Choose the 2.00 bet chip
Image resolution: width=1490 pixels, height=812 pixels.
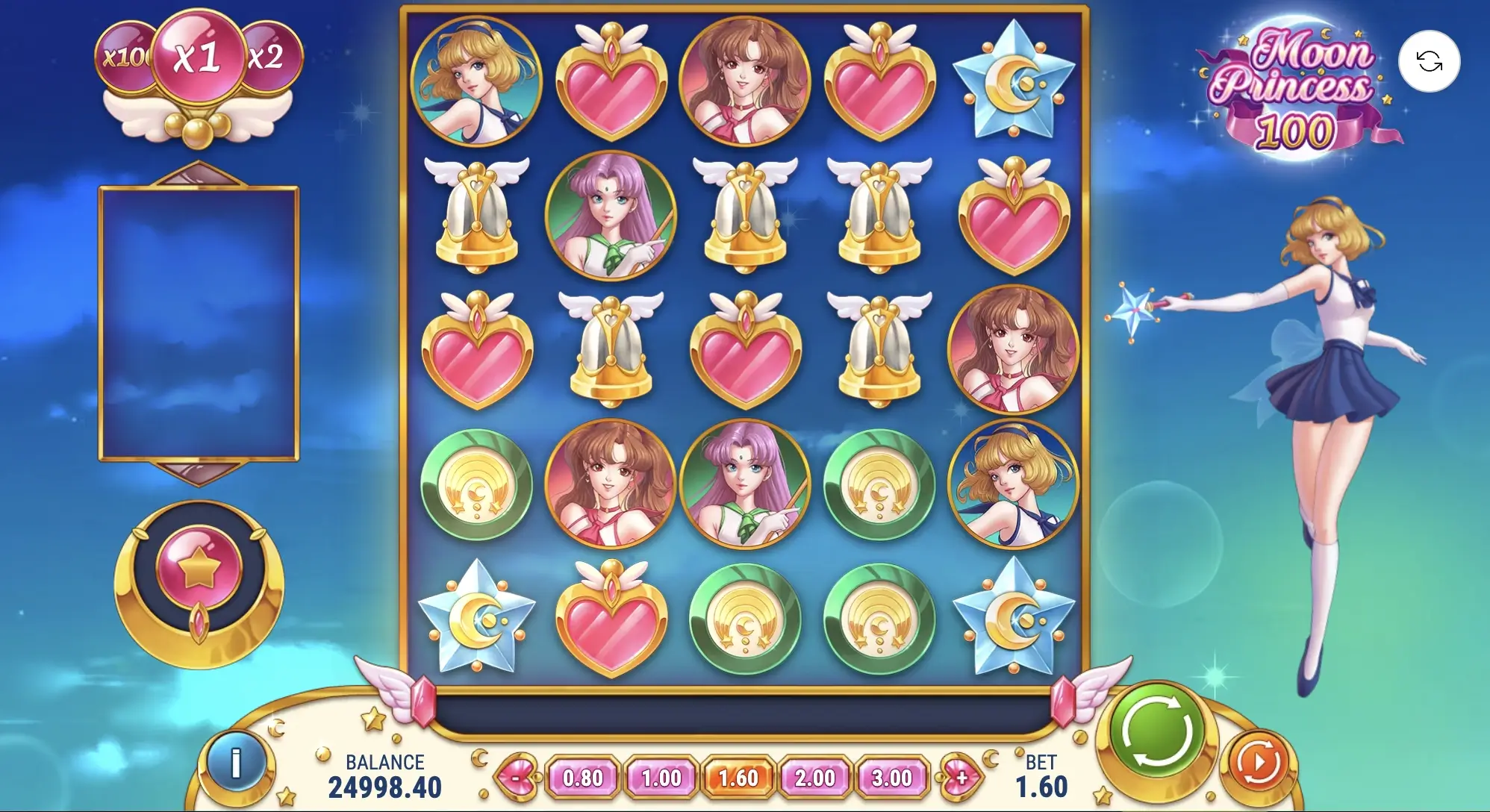tap(815, 777)
